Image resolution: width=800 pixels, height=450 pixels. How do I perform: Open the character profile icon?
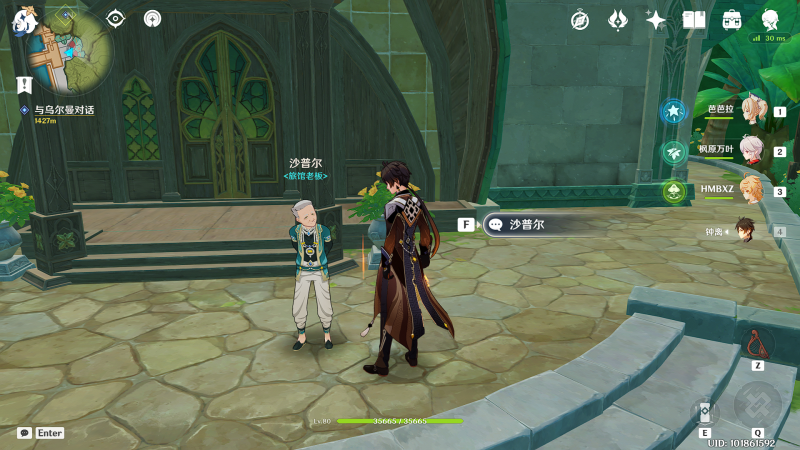[x=770, y=19]
